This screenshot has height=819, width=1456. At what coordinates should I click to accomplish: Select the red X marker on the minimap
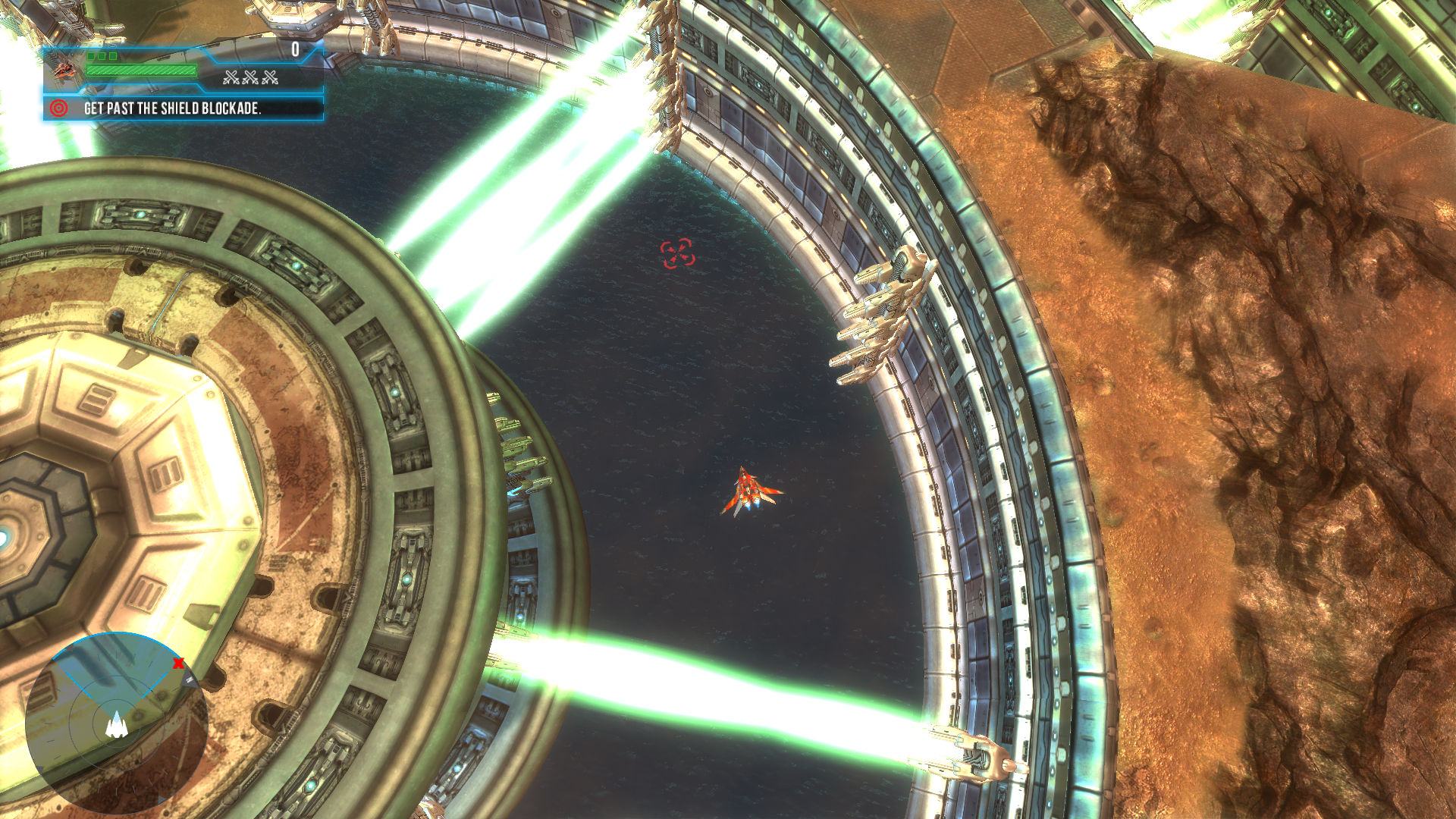pos(178,664)
